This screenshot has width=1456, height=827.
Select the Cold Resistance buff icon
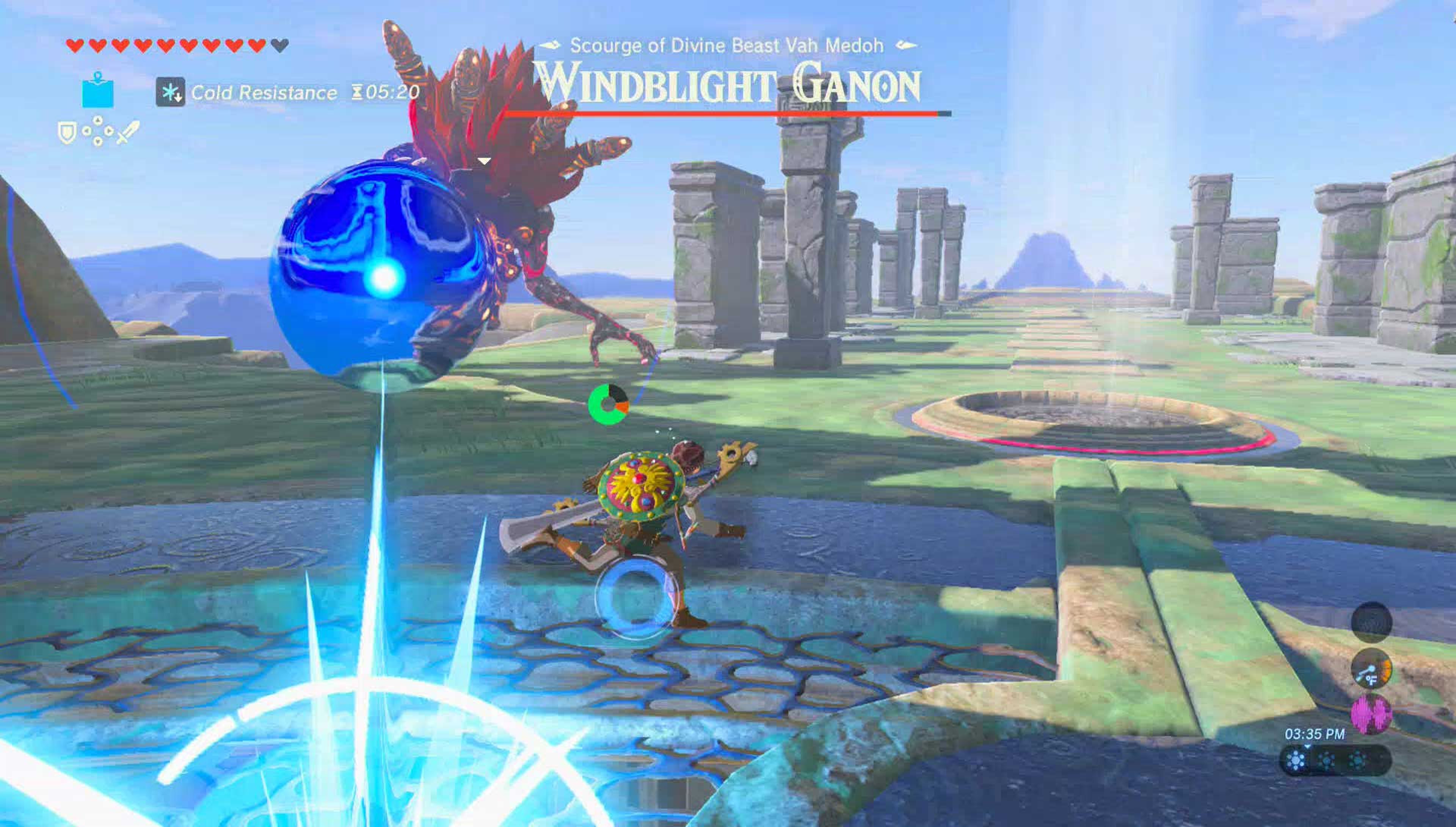pos(170,92)
